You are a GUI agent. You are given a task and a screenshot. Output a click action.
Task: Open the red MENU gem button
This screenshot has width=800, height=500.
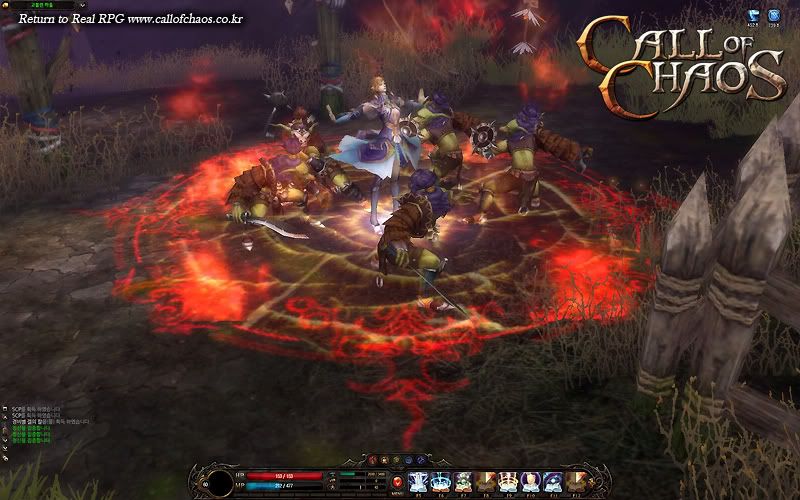pyautogui.click(x=397, y=482)
